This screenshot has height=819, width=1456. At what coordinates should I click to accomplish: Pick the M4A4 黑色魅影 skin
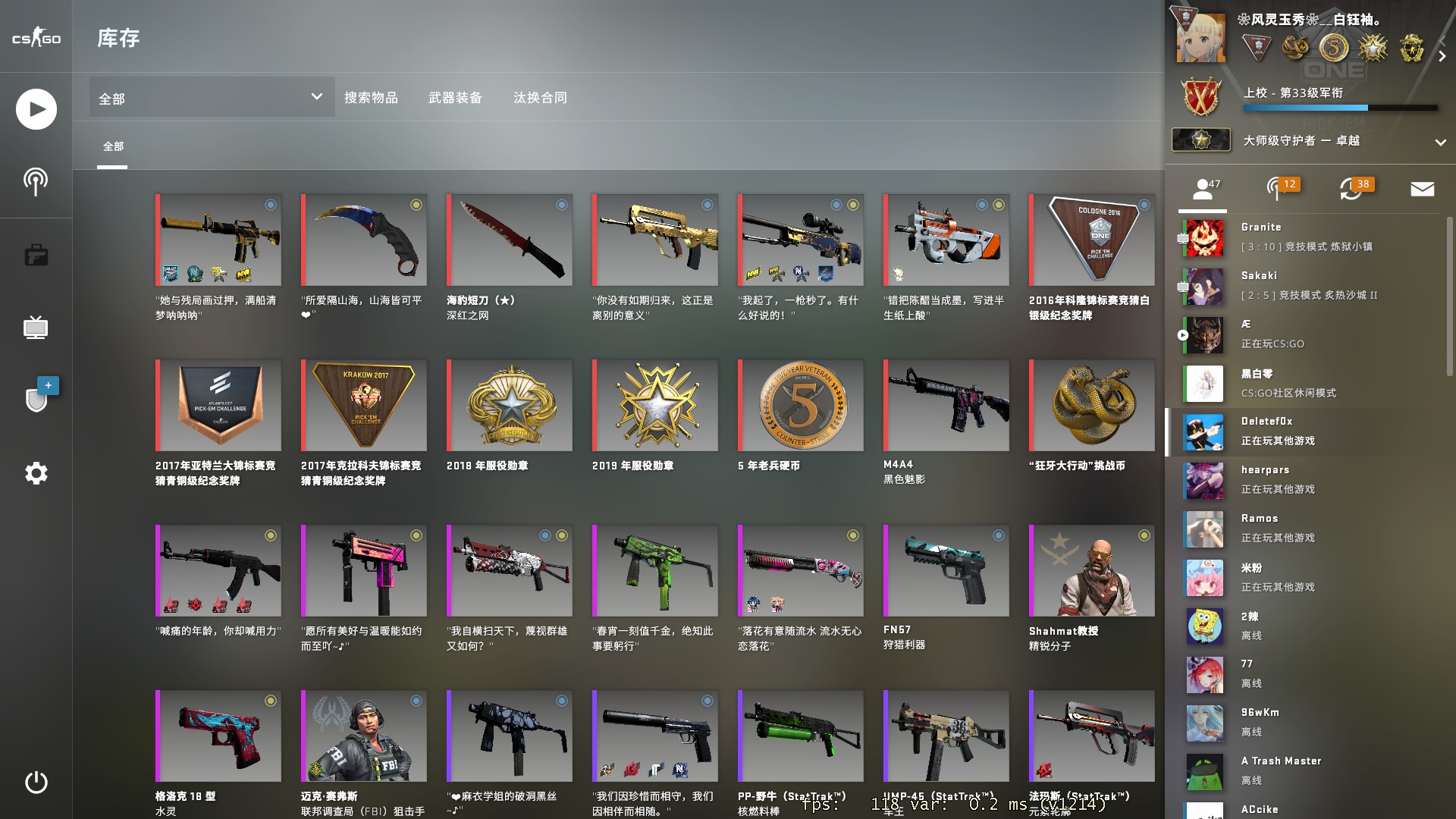[x=946, y=405]
